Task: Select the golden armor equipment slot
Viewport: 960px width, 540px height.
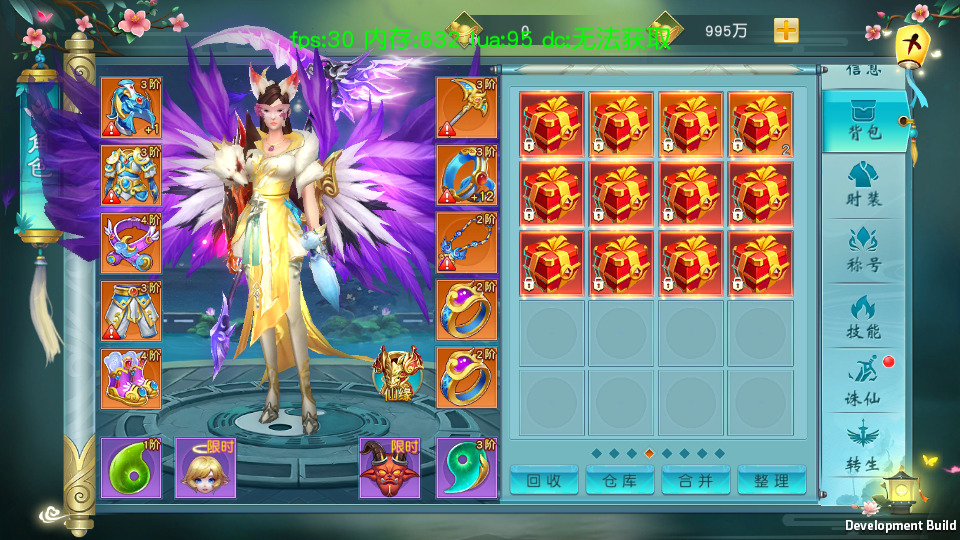Action: point(130,176)
